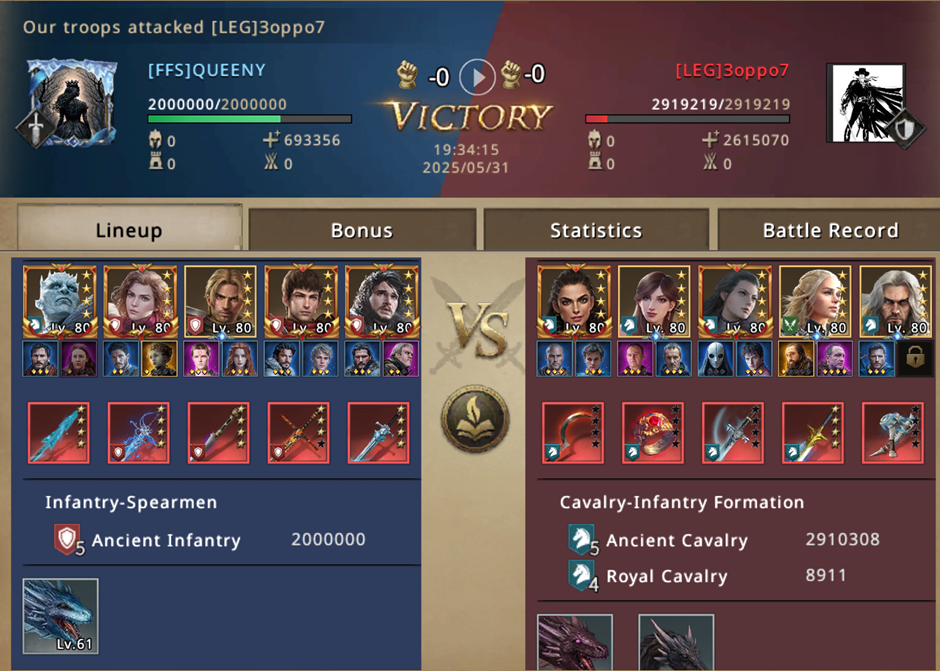Inspect the red ring equipment slot
The width and height of the screenshot is (940, 671).
[x=652, y=433]
